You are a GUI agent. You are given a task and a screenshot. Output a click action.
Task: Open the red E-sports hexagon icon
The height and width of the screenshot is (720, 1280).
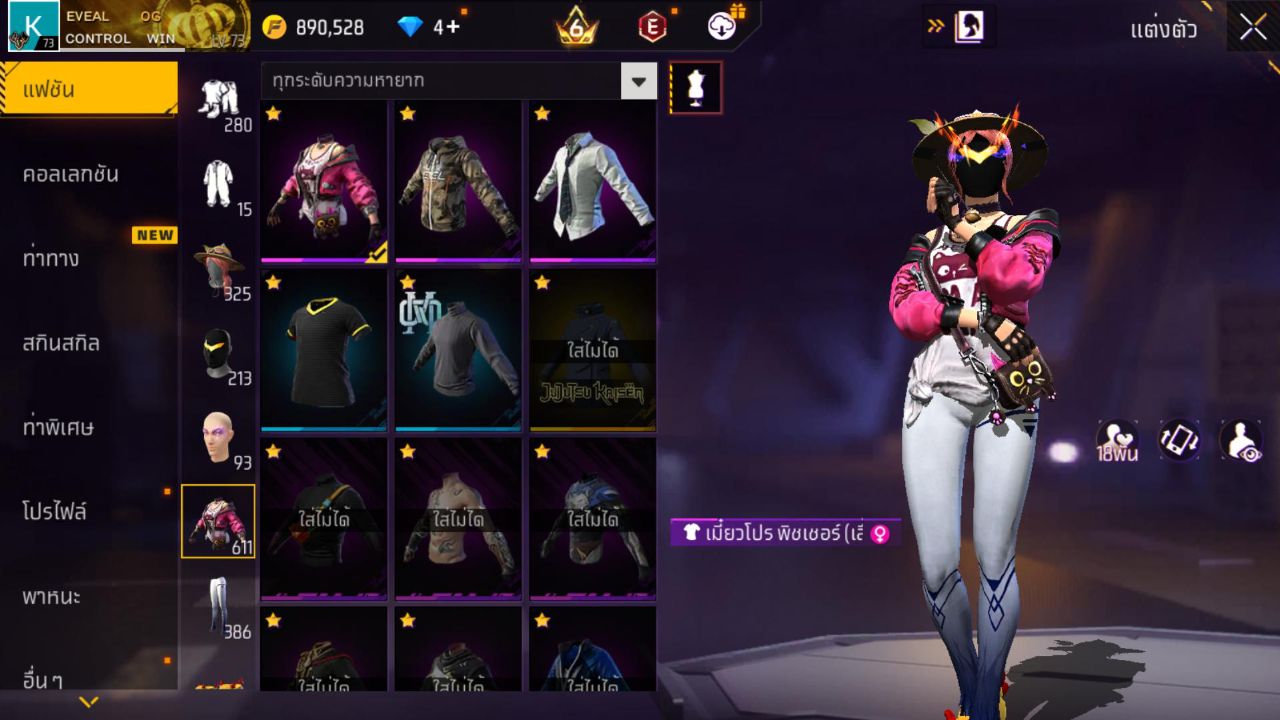point(652,27)
